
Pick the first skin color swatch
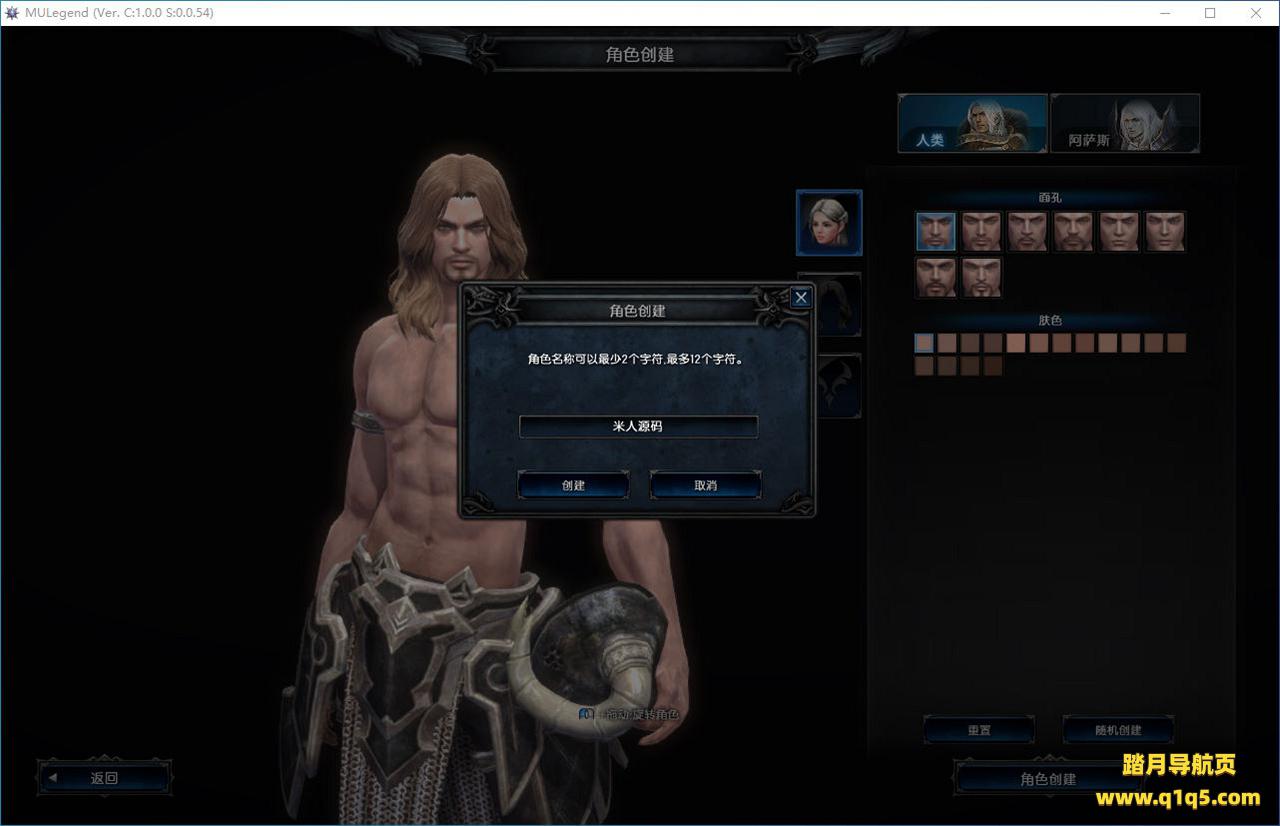point(924,343)
